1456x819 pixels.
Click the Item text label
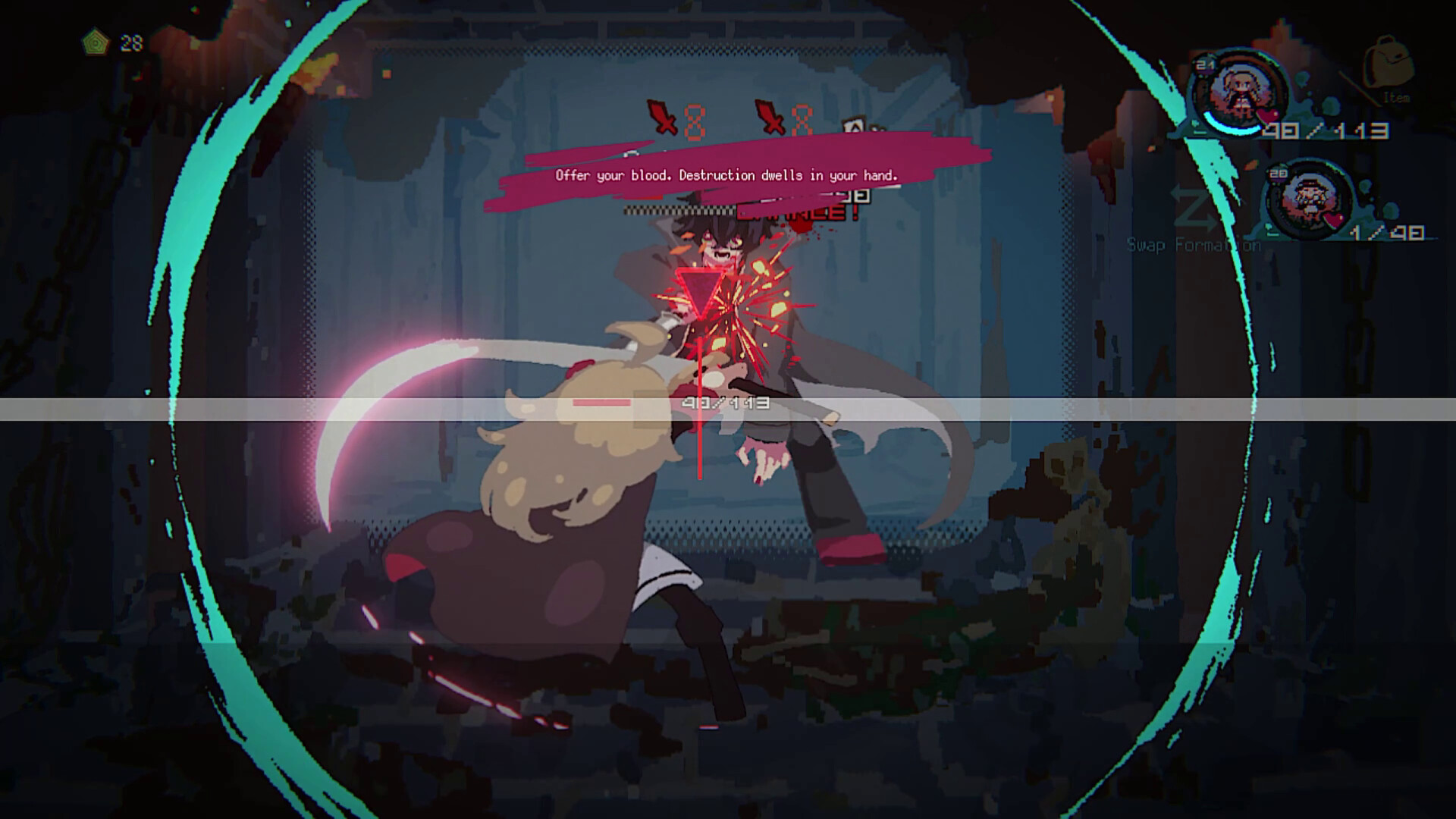click(x=1396, y=96)
